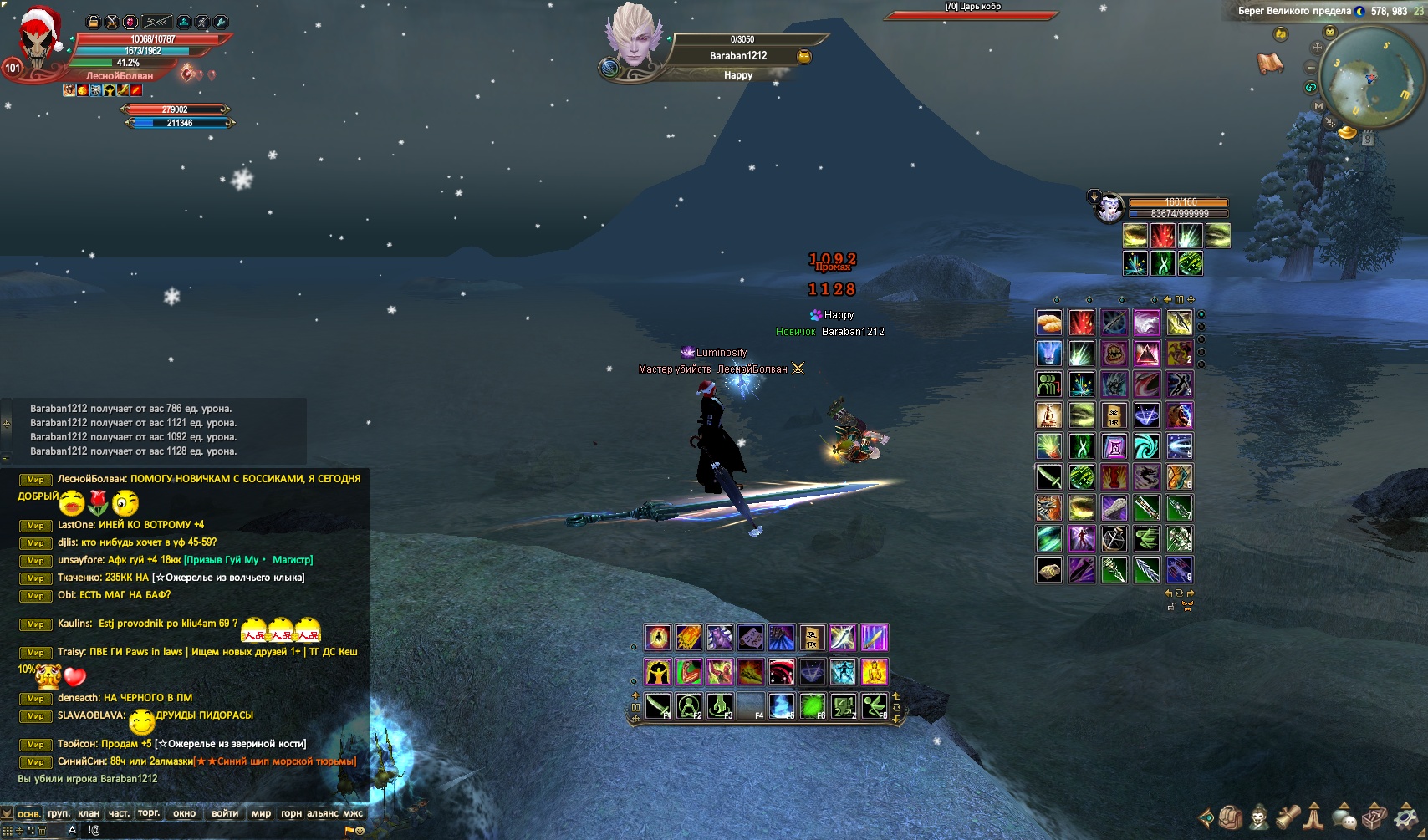The width and height of the screenshot is (1428, 840).
Task: Switch to the 'торг.' chat tab
Action: (149, 813)
